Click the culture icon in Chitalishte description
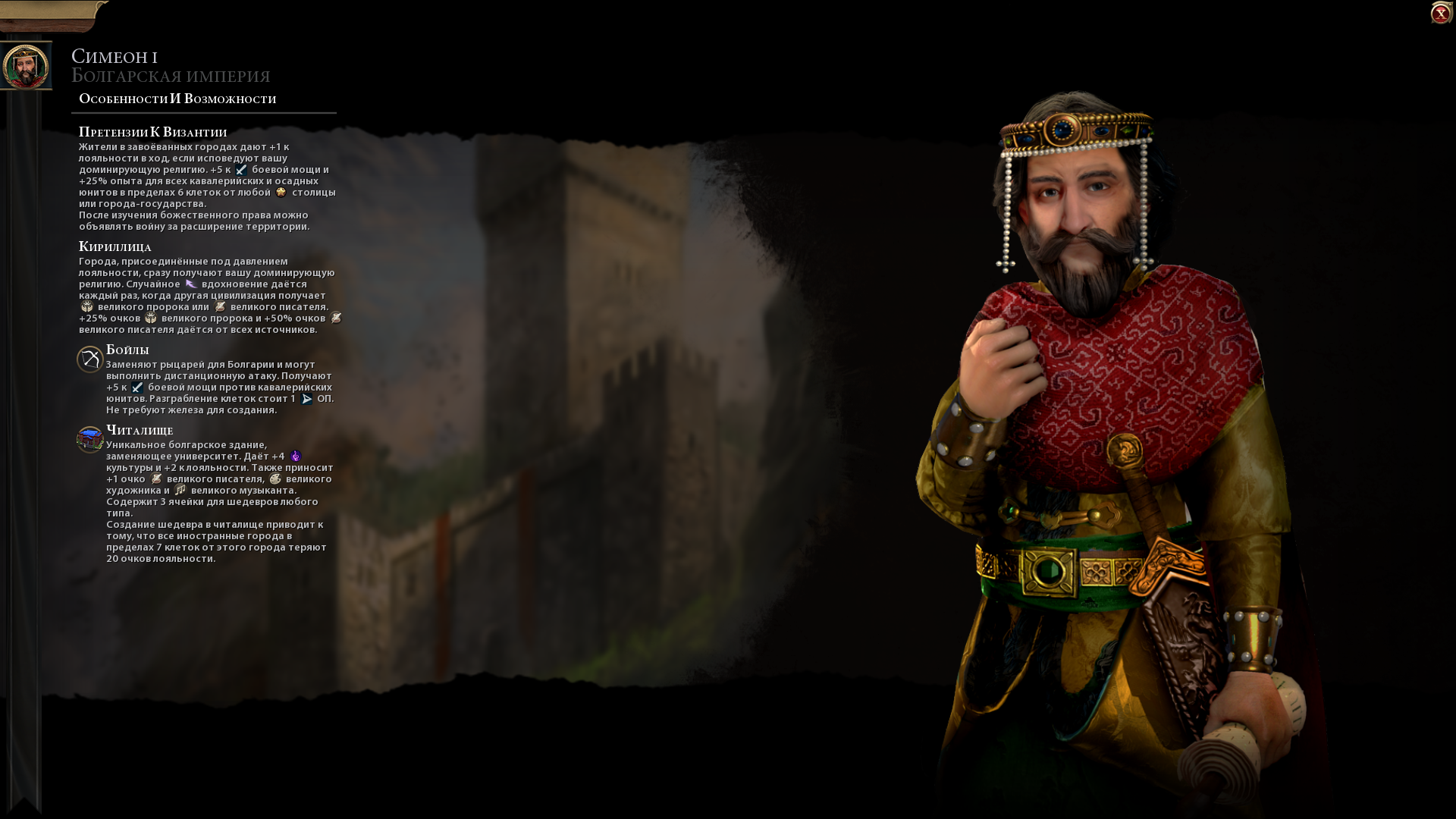Image resolution: width=1456 pixels, height=819 pixels. point(295,457)
